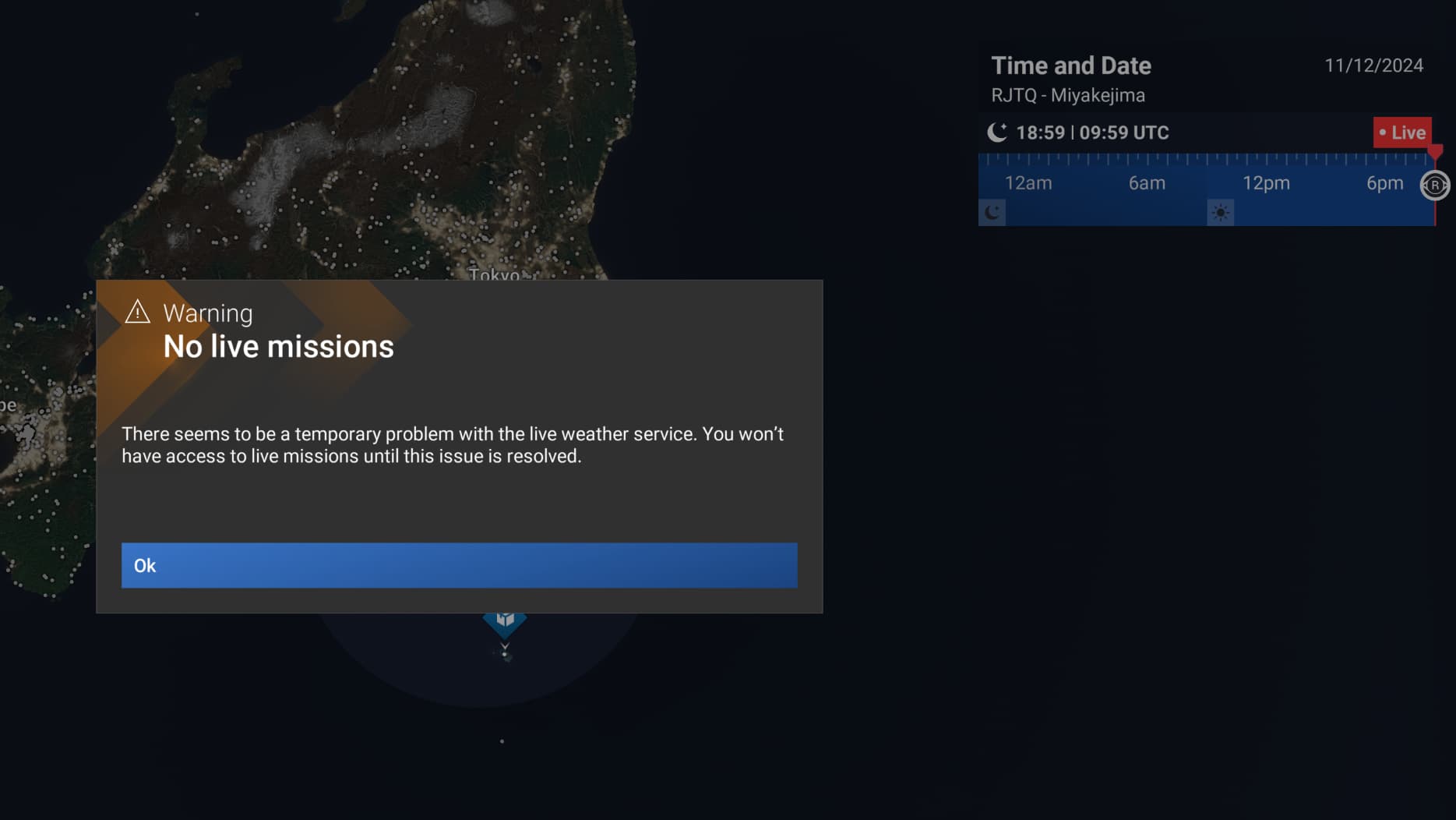The height and width of the screenshot is (820, 1456).
Task: Toggle the daylight indicator on the time bar
Action: pos(1221,211)
